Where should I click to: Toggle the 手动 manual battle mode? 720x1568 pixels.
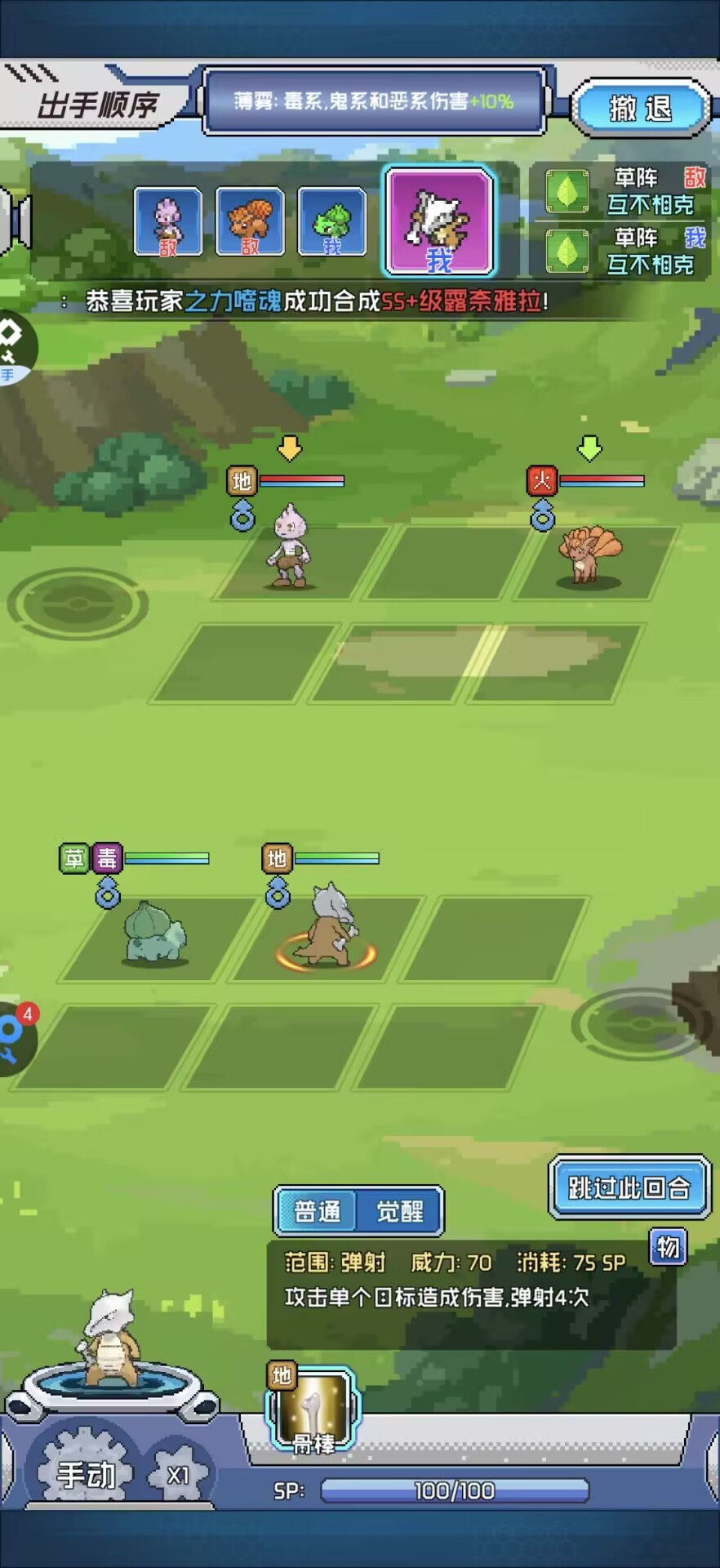(x=86, y=1474)
